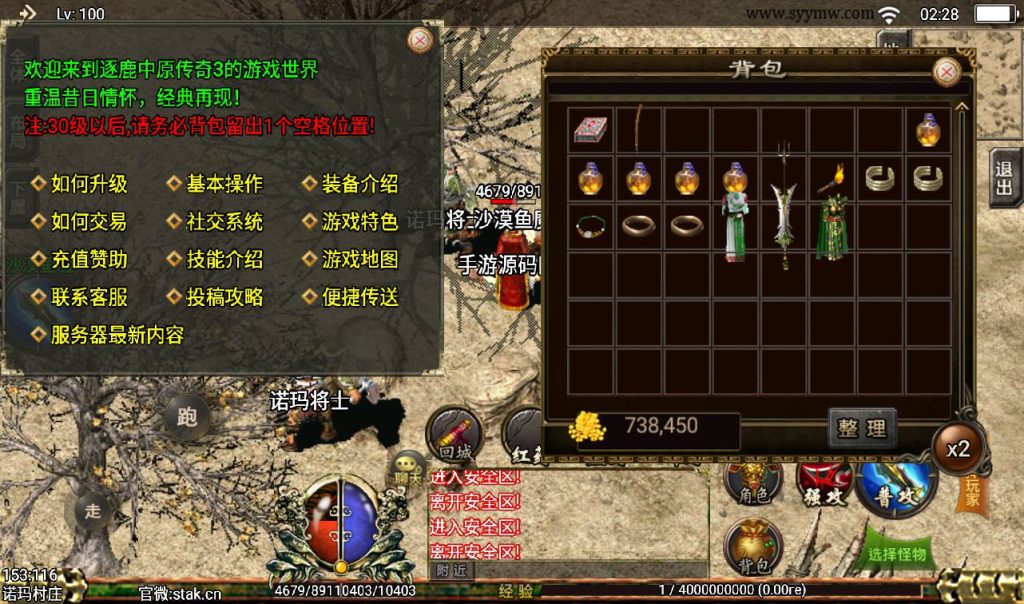Activate the 回城 return scroll
The width and height of the screenshot is (1024, 604).
[455, 433]
